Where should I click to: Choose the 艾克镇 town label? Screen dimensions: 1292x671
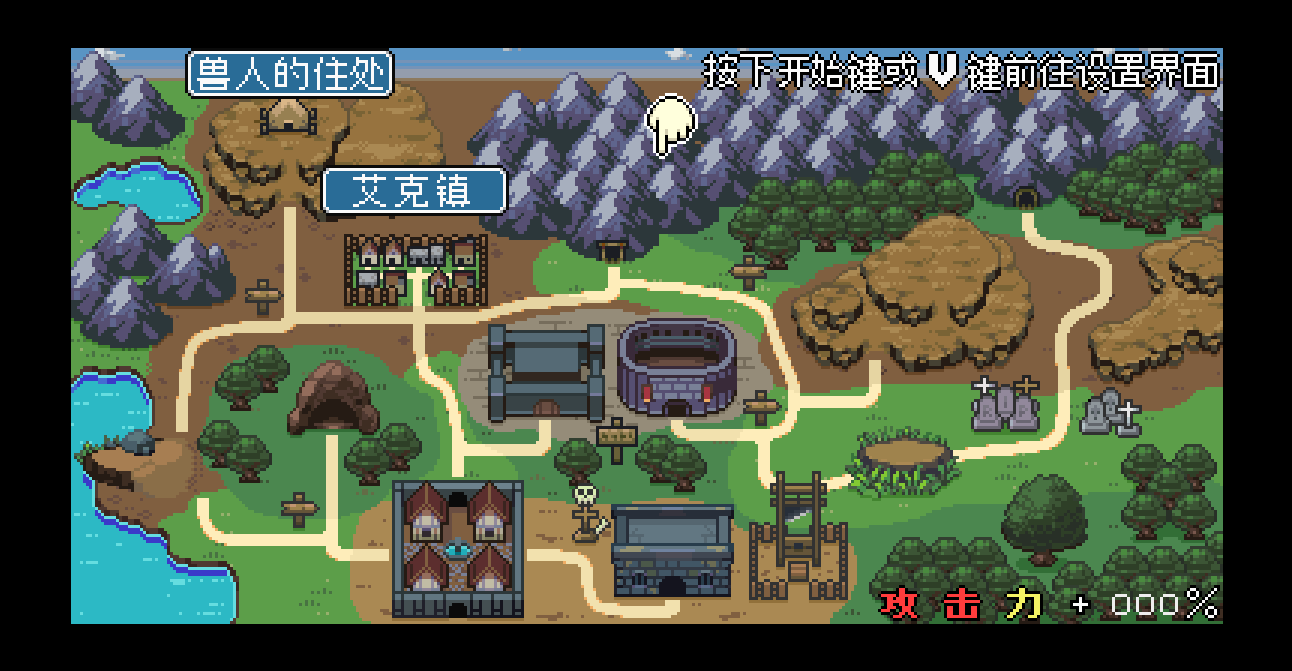pyautogui.click(x=413, y=191)
